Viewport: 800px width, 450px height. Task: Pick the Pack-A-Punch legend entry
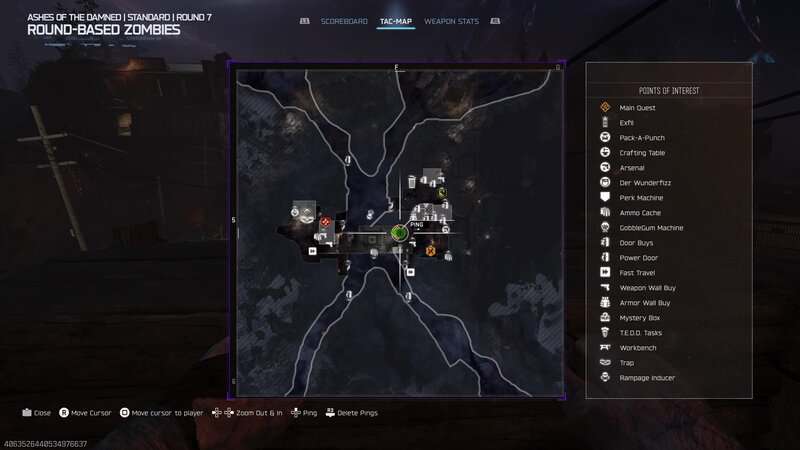[641, 138]
